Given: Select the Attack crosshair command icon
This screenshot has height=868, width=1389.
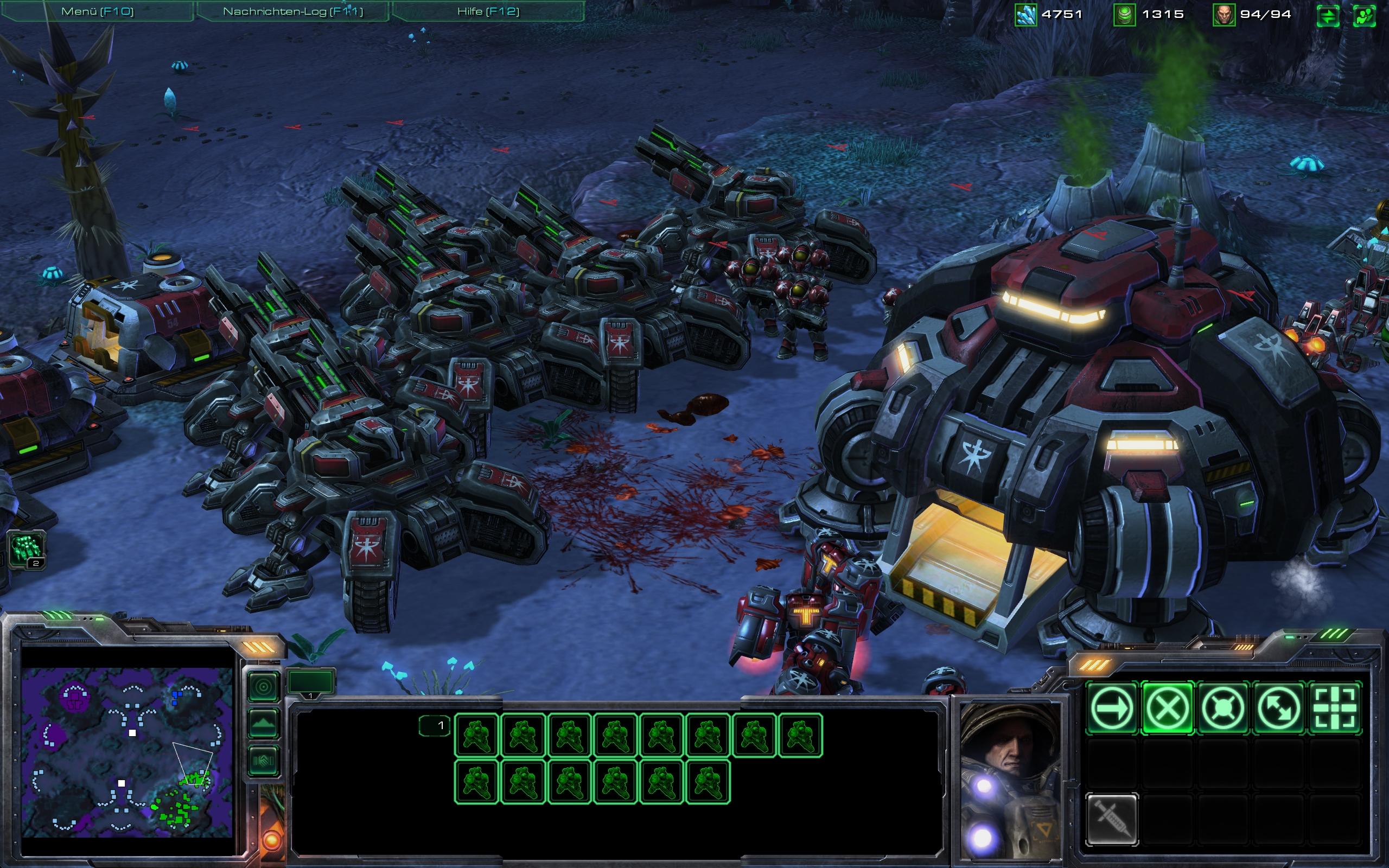Looking at the screenshot, I should (1334, 708).
